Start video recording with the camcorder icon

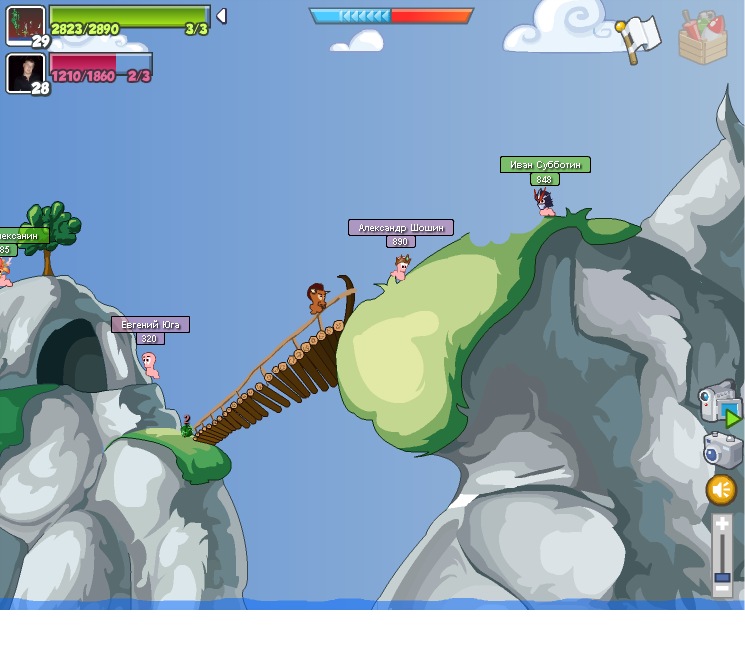point(719,402)
